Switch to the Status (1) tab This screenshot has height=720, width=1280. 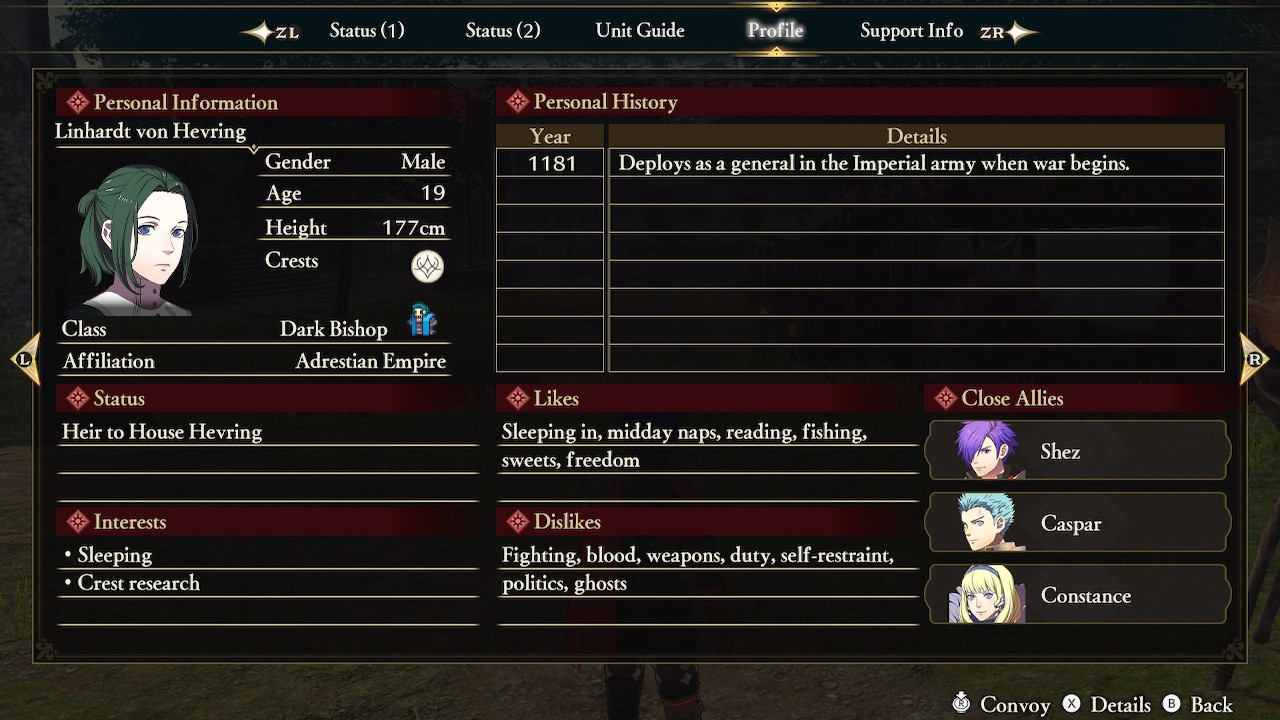click(x=366, y=30)
